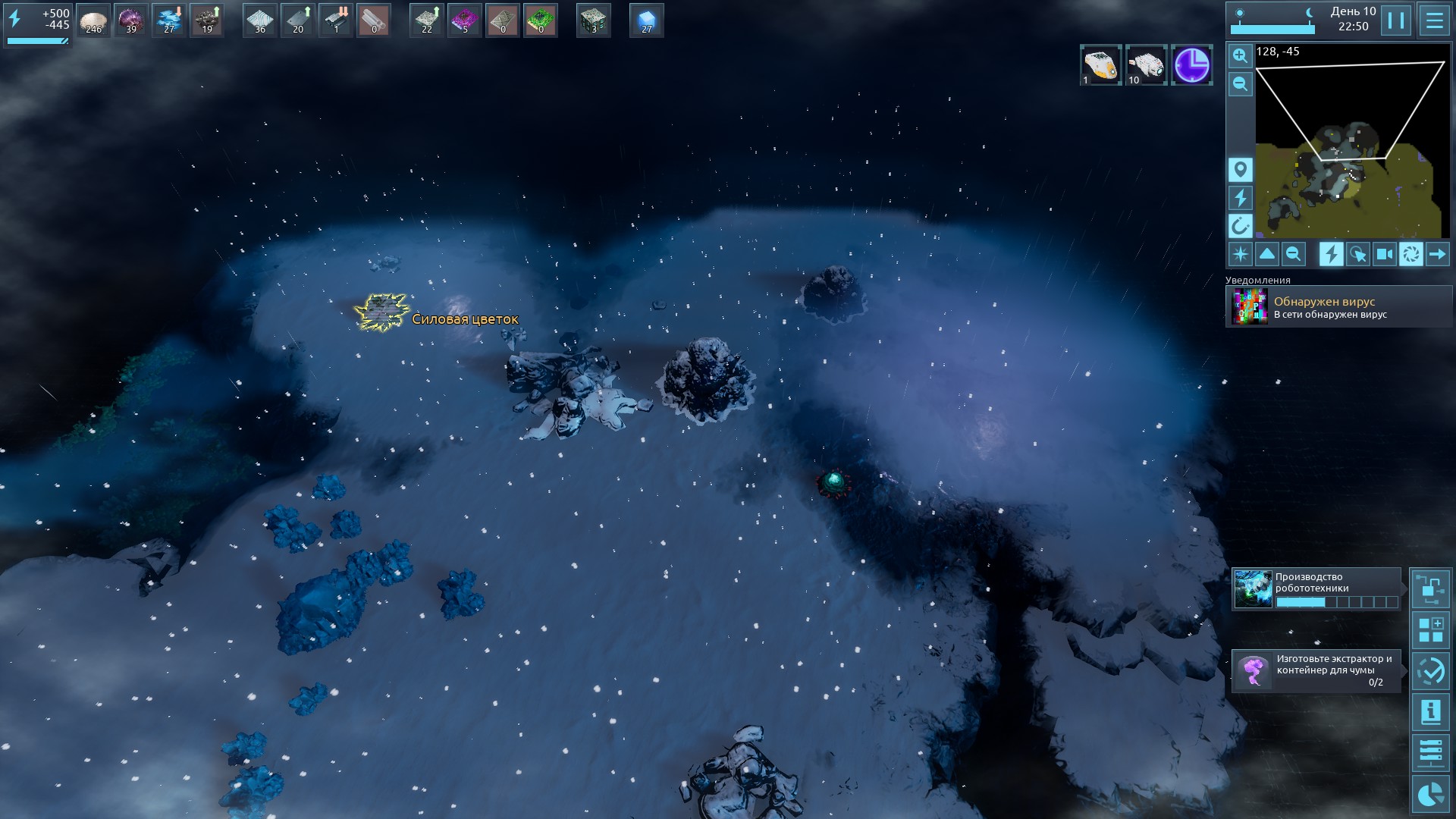Toggle the camera view button

coord(1385,254)
